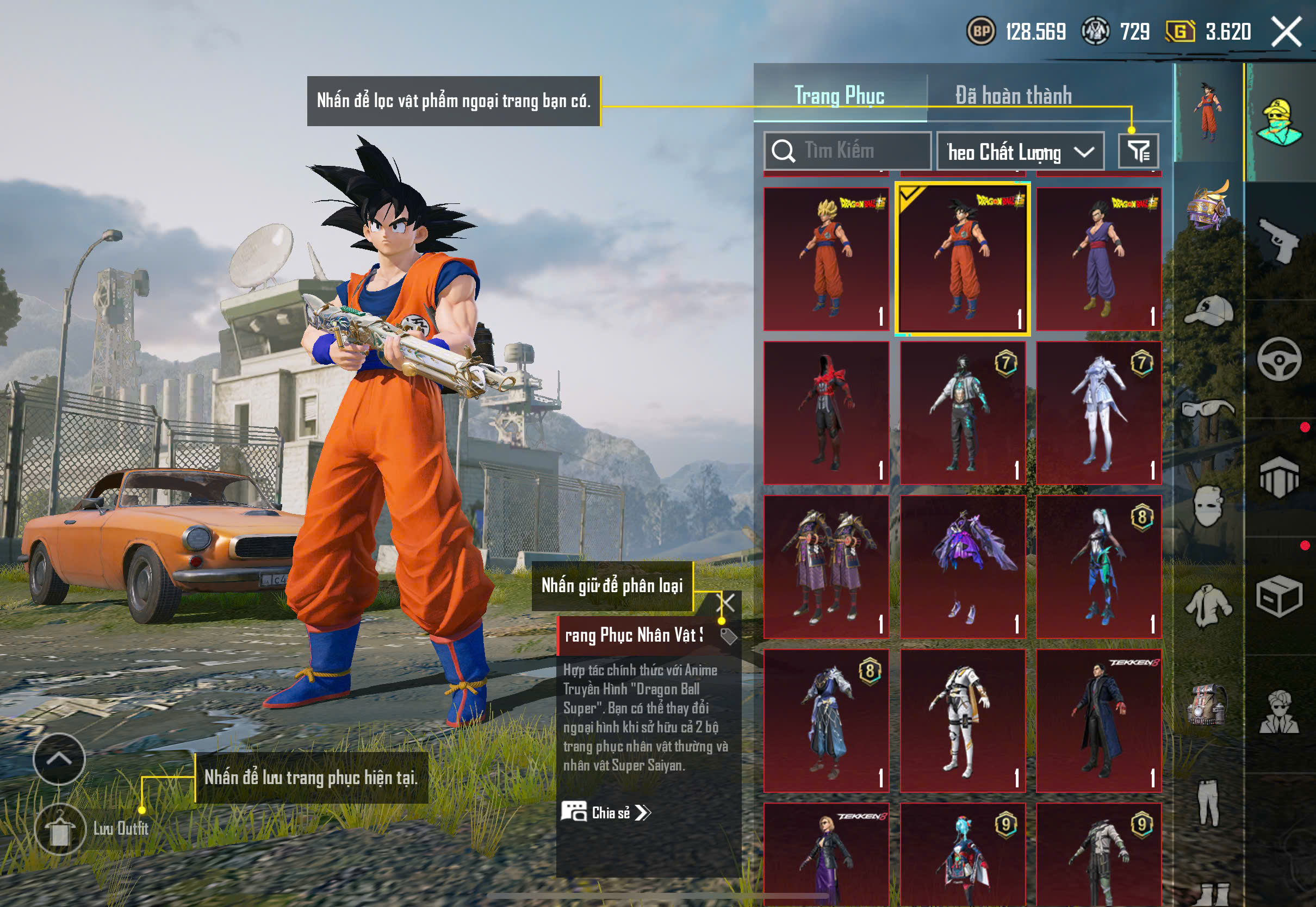Expand the round up-arrow button

pos(59,759)
